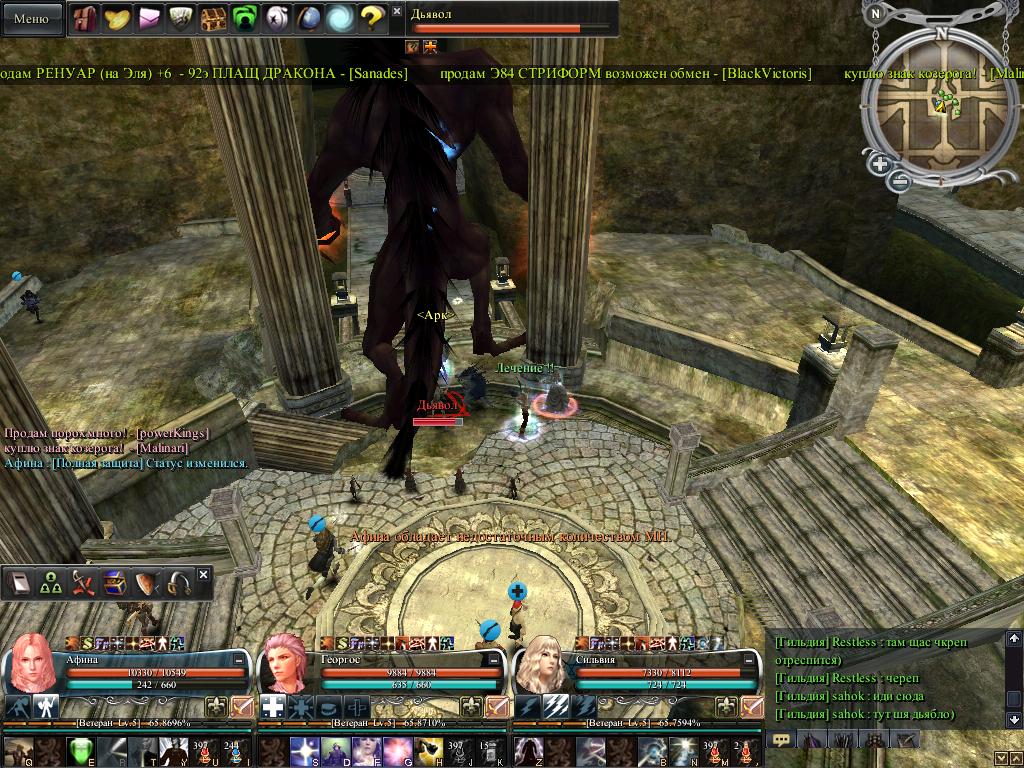Open the red backpack inventory icon
The image size is (1024, 768).
[x=85, y=18]
